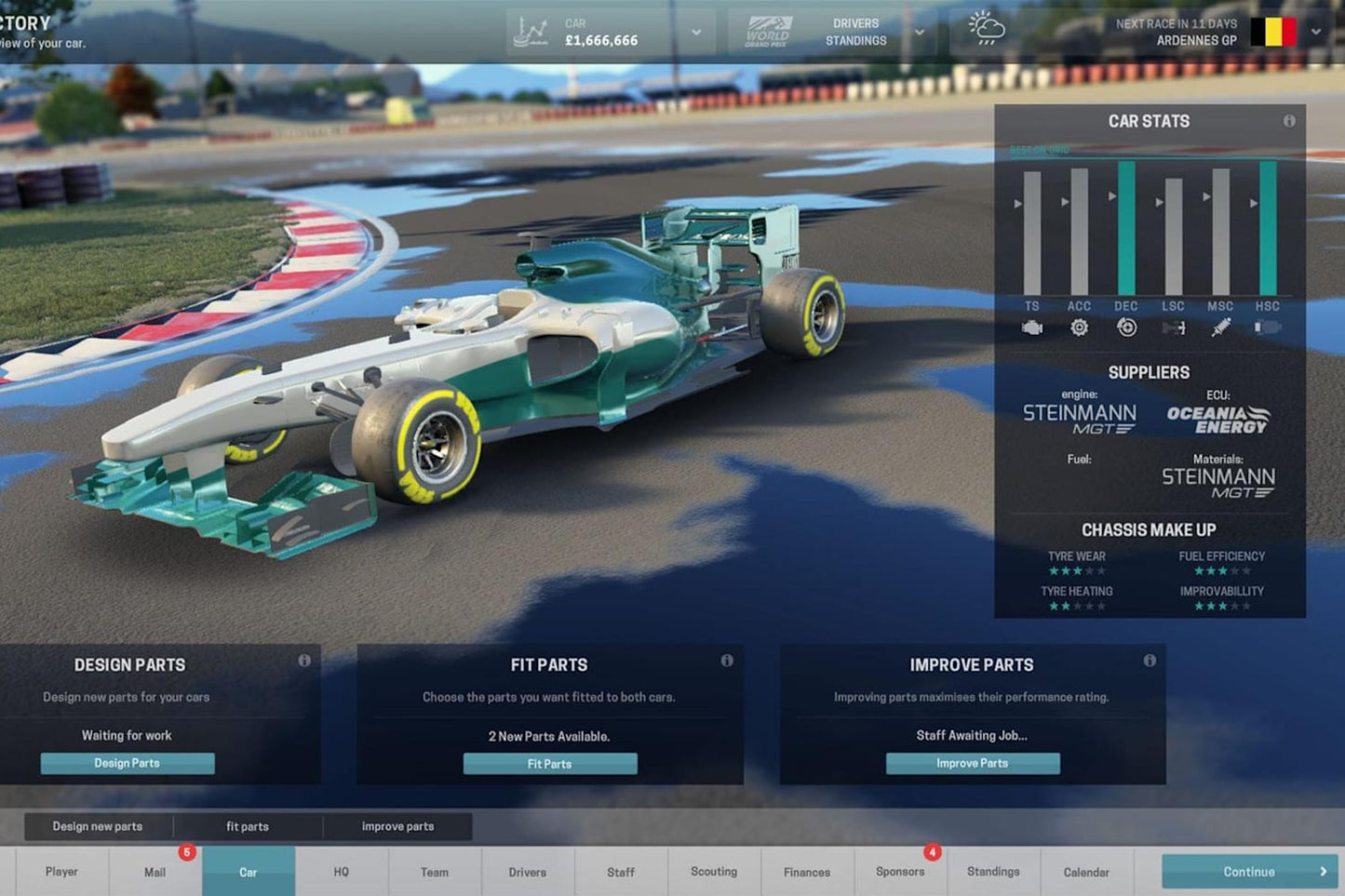Choose the 'Design new parts' sub-tab
This screenshot has height=896, width=1345.
coord(98,826)
